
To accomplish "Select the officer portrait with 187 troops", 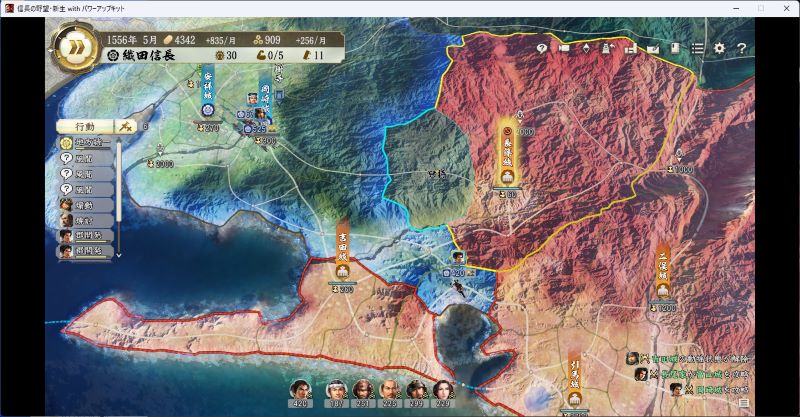I will point(337,391).
